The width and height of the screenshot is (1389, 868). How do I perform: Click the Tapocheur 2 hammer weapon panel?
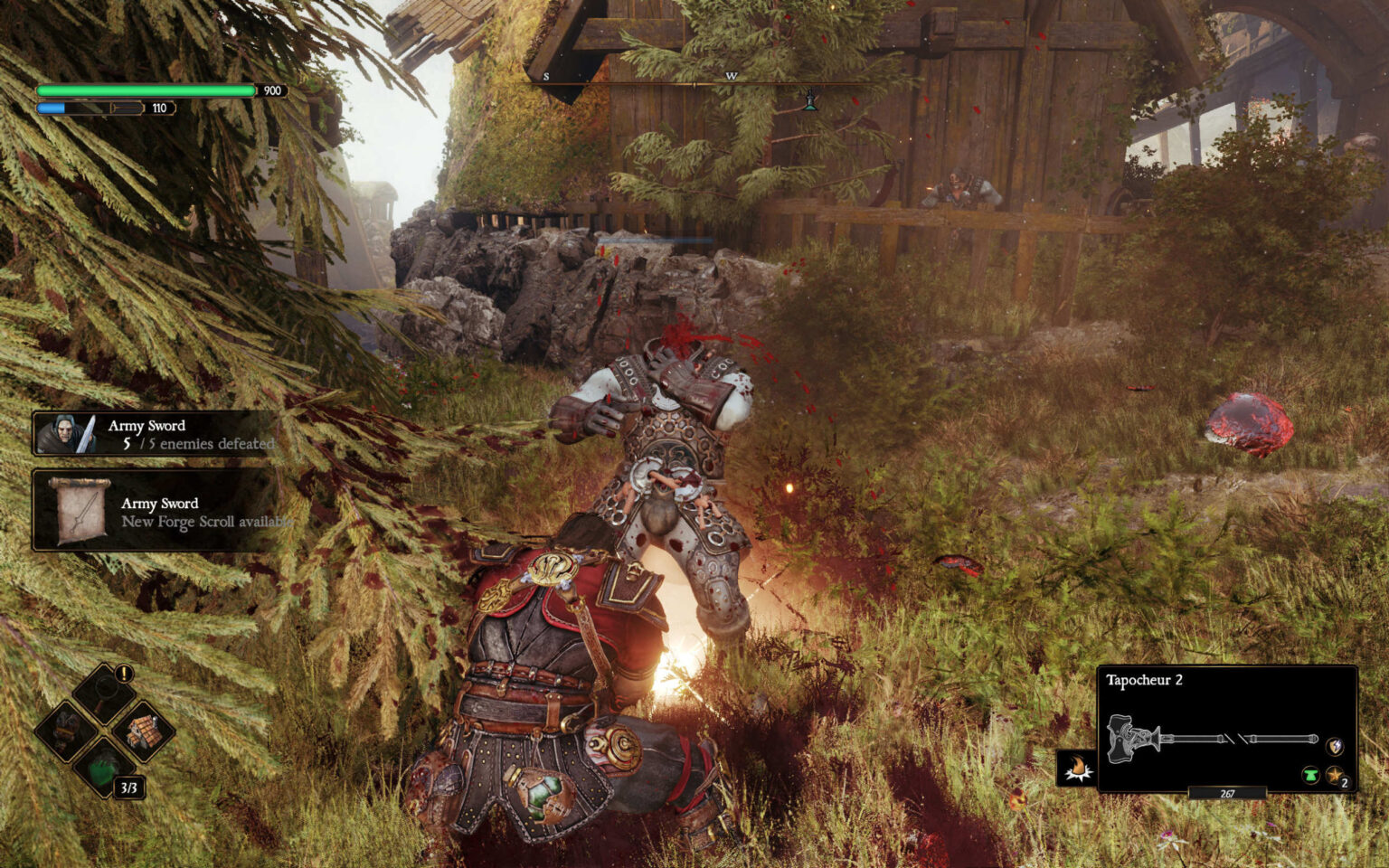(x=1226, y=730)
